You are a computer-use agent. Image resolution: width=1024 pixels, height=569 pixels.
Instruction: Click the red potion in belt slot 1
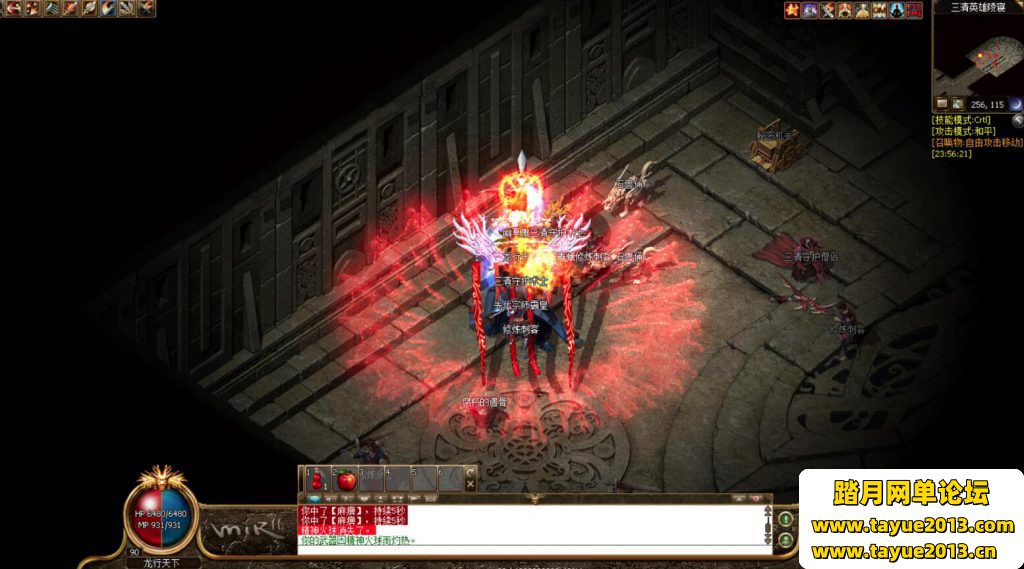(x=317, y=479)
